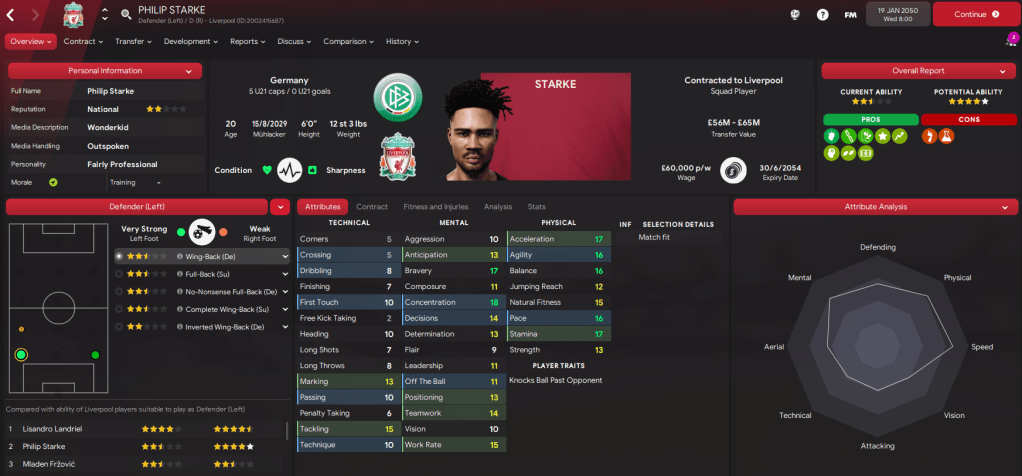This screenshot has height=476, width=1022.
Task: Expand the Personal Information panel dropdown
Action: tap(189, 71)
